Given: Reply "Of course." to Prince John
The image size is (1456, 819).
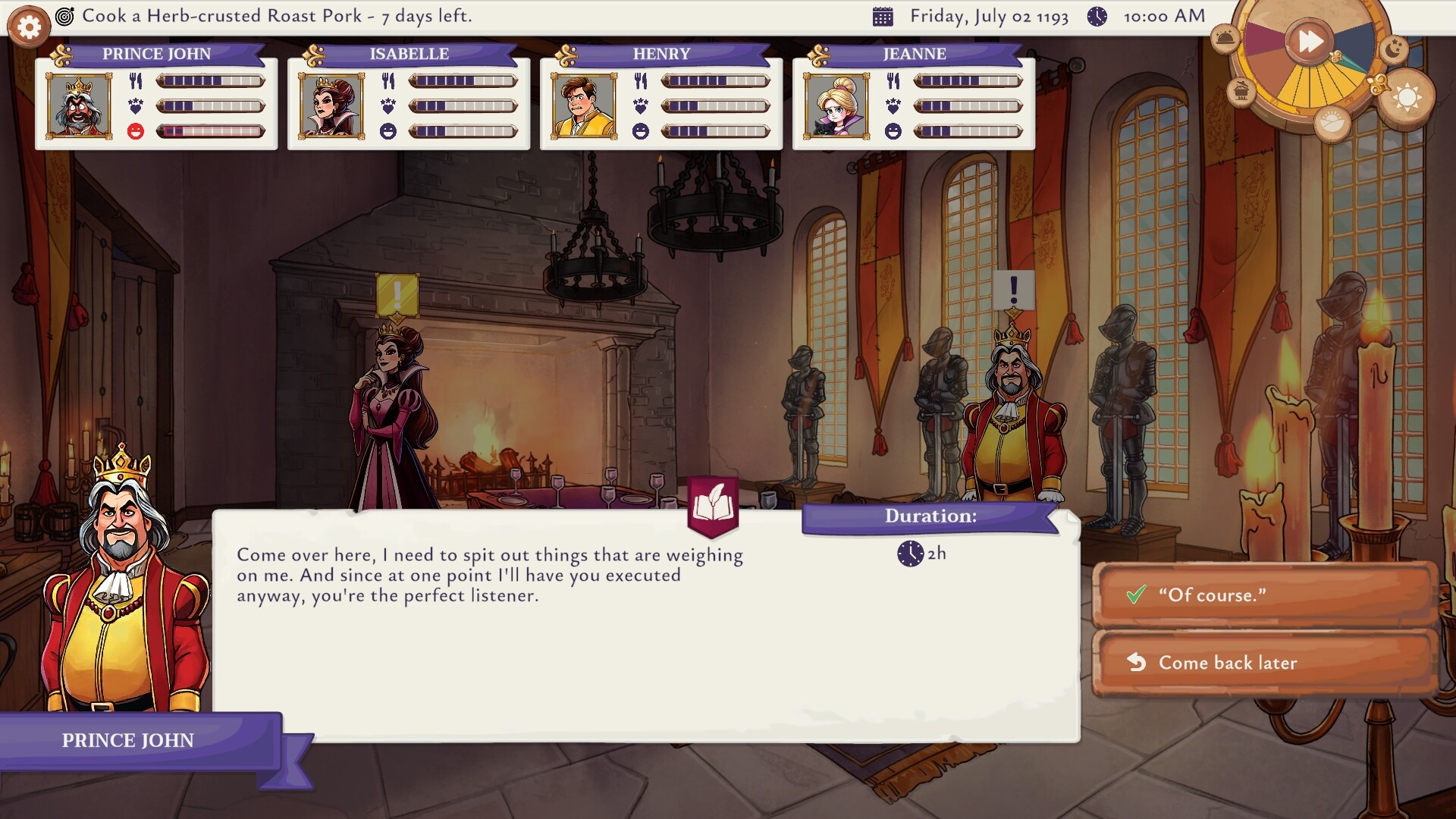Looking at the screenshot, I should click(1264, 595).
